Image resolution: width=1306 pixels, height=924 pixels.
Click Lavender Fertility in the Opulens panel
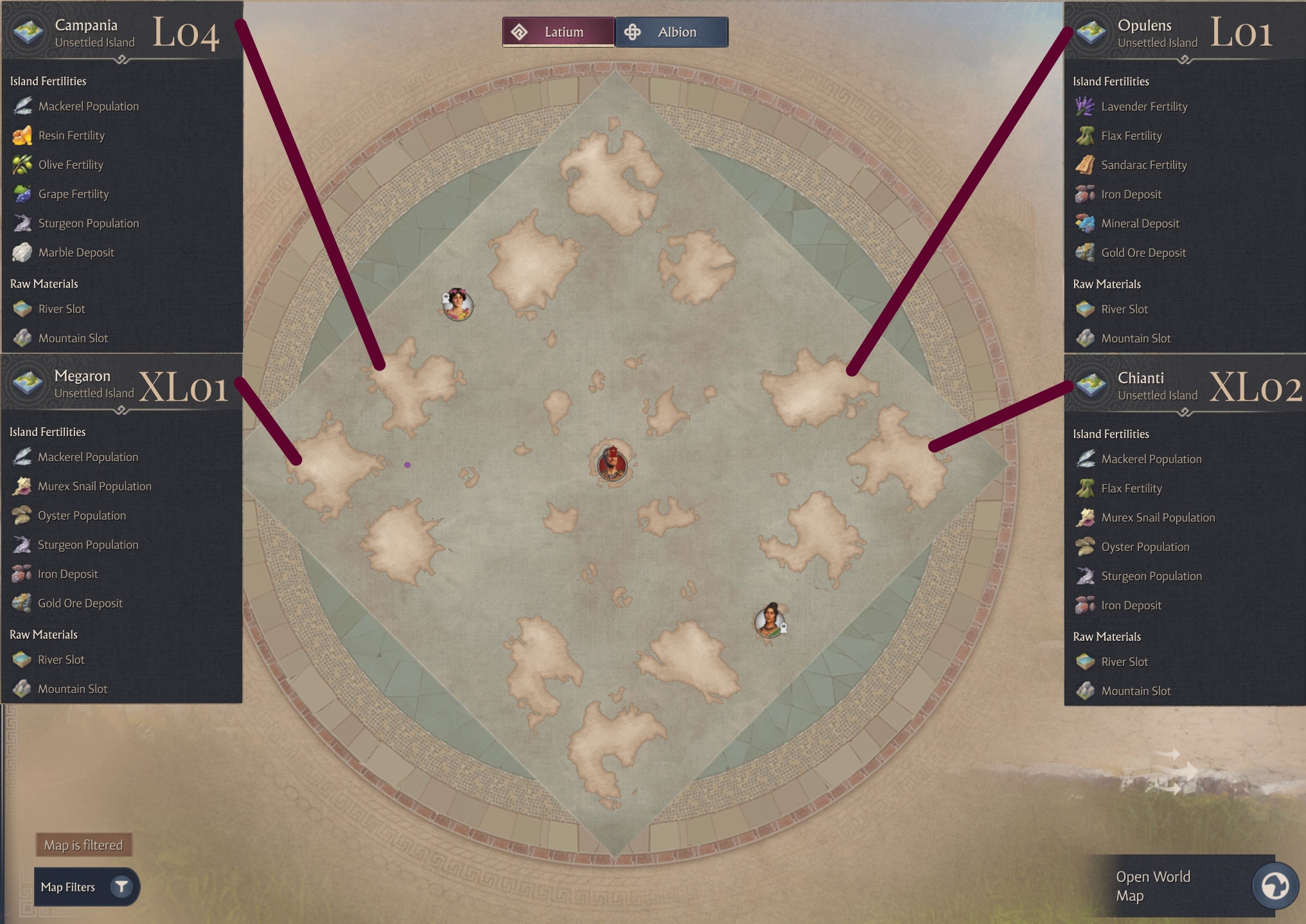pyautogui.click(x=1143, y=107)
